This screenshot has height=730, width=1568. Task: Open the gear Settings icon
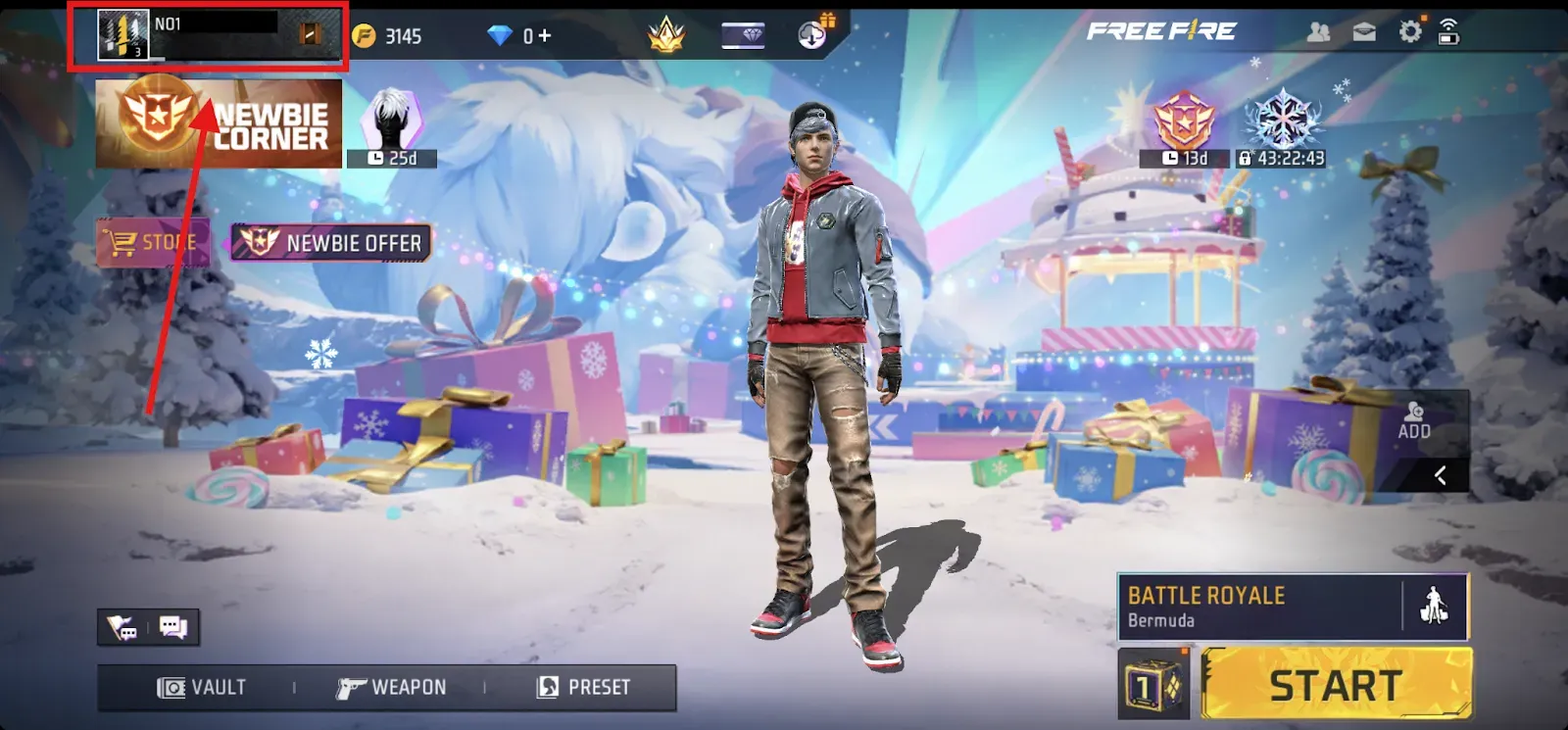coord(1409,32)
